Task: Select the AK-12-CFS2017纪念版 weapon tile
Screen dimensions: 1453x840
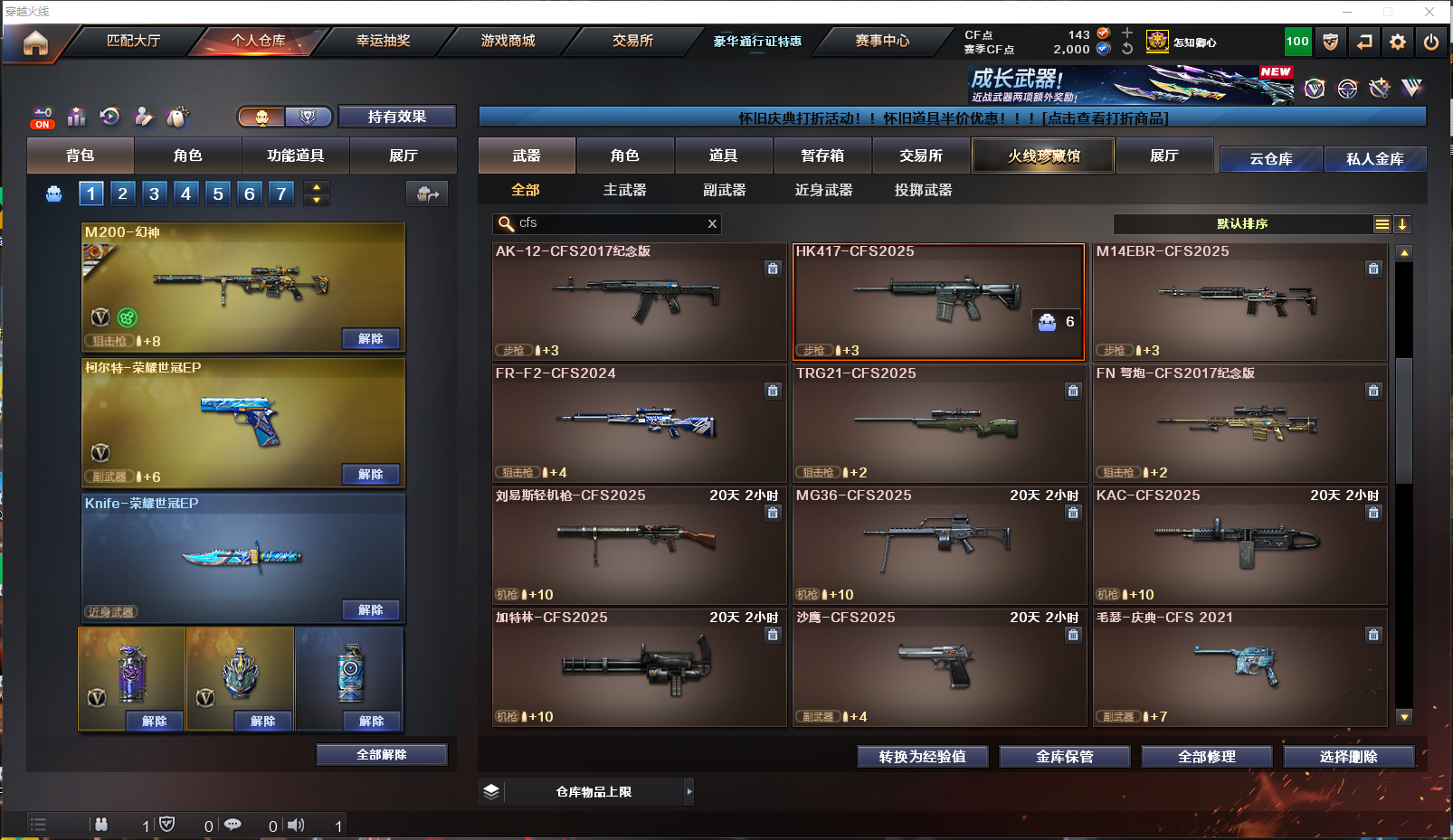Action: click(x=639, y=302)
